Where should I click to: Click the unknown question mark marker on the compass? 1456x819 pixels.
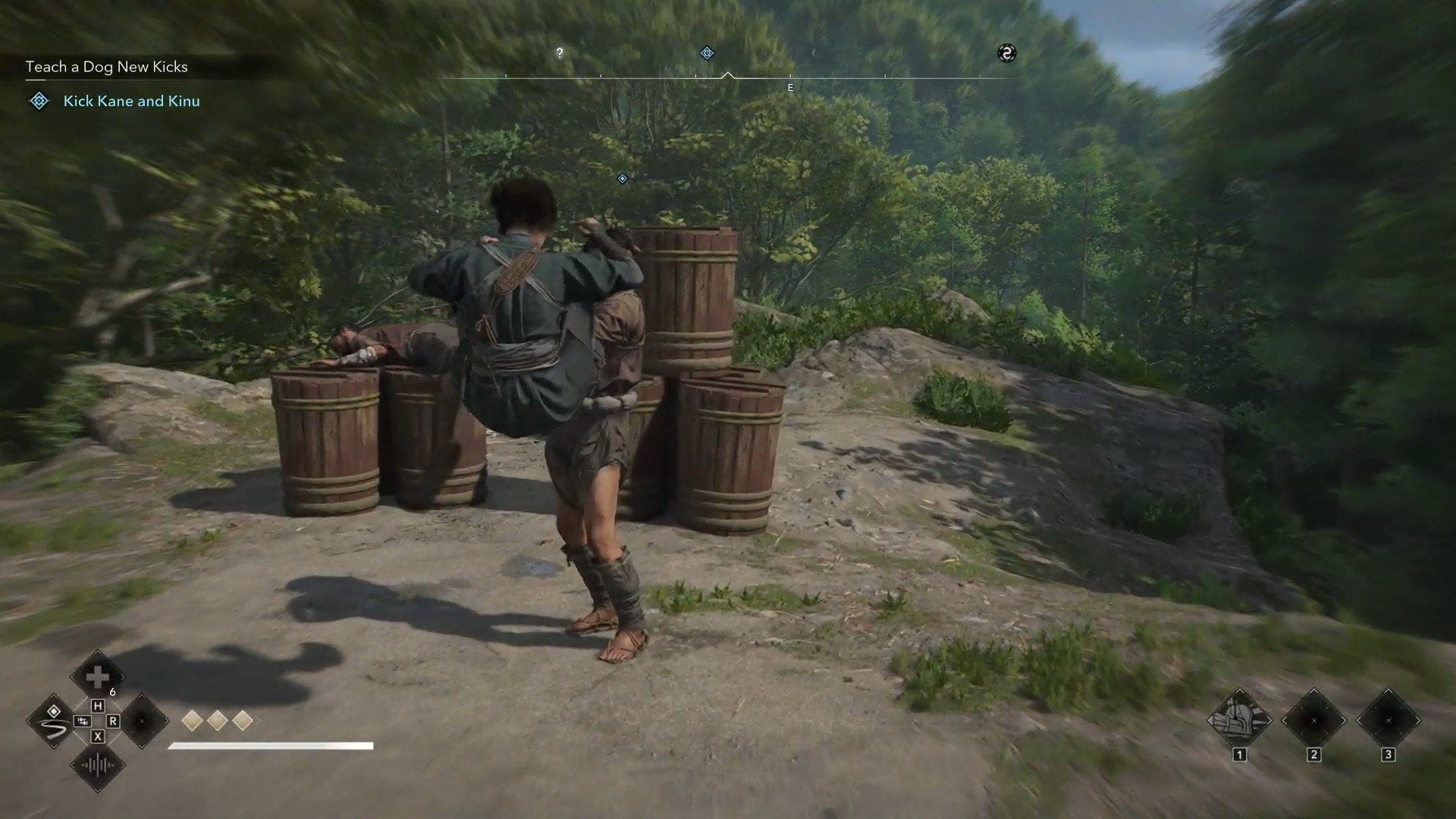pos(560,53)
